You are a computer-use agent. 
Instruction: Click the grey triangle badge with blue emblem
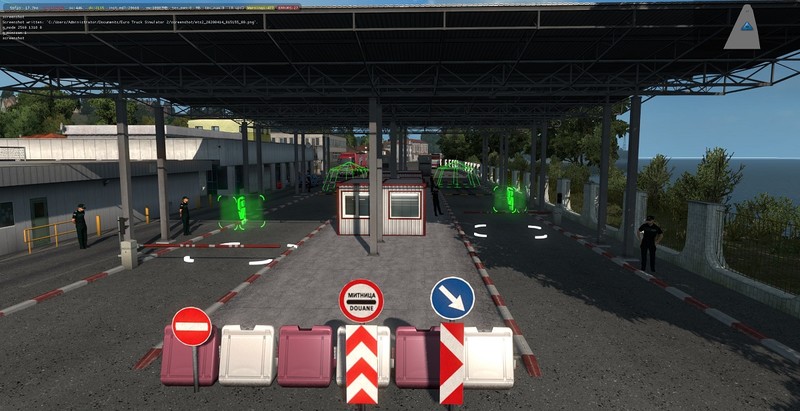click(742, 30)
